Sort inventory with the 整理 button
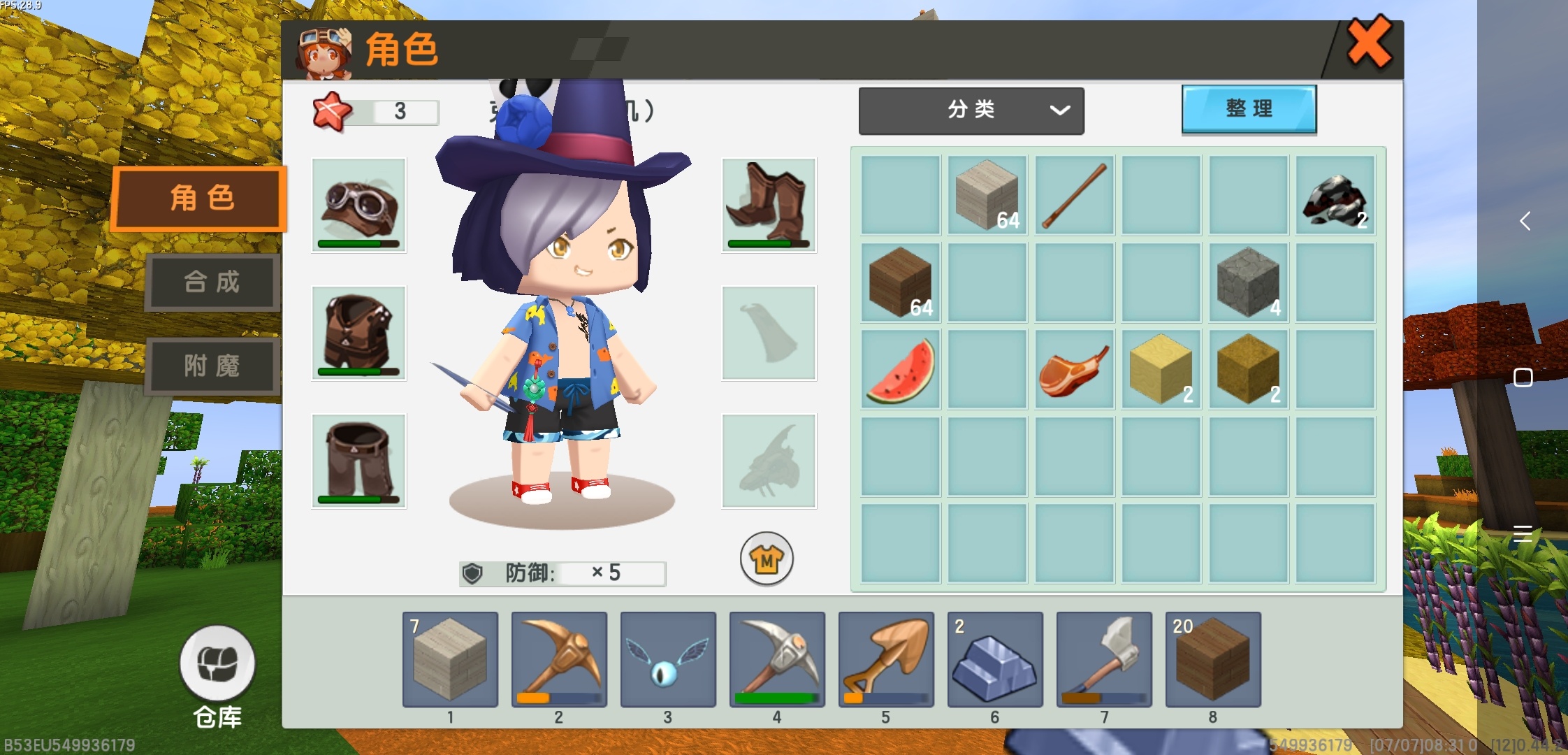 1249,109
